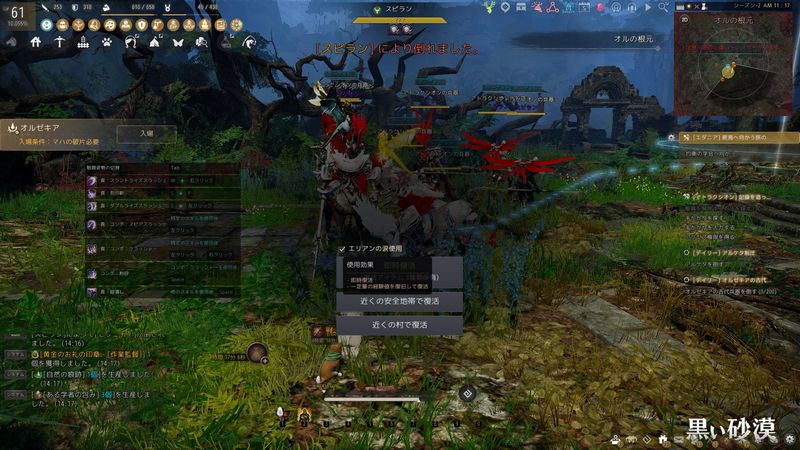Click the 入場 button for オルゼキア
800x450 pixels.
(146, 133)
